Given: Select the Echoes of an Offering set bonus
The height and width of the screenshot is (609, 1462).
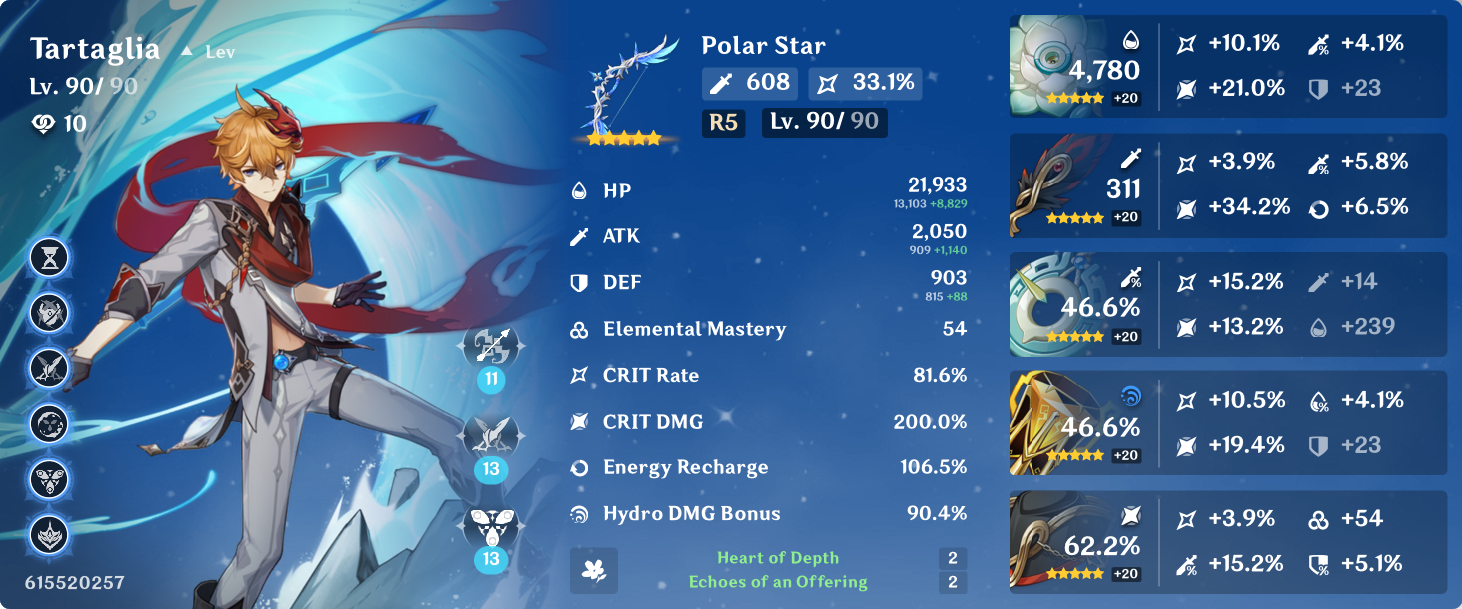Looking at the screenshot, I should (777, 582).
